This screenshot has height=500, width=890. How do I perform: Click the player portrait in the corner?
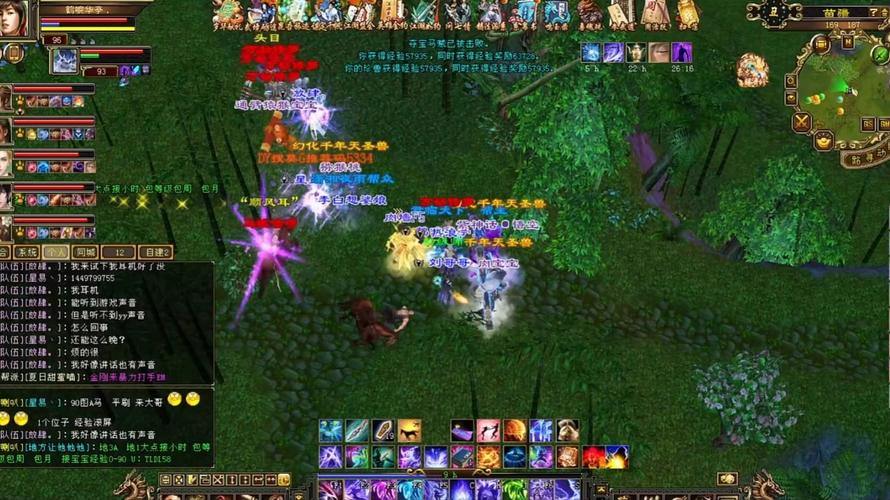[14, 18]
